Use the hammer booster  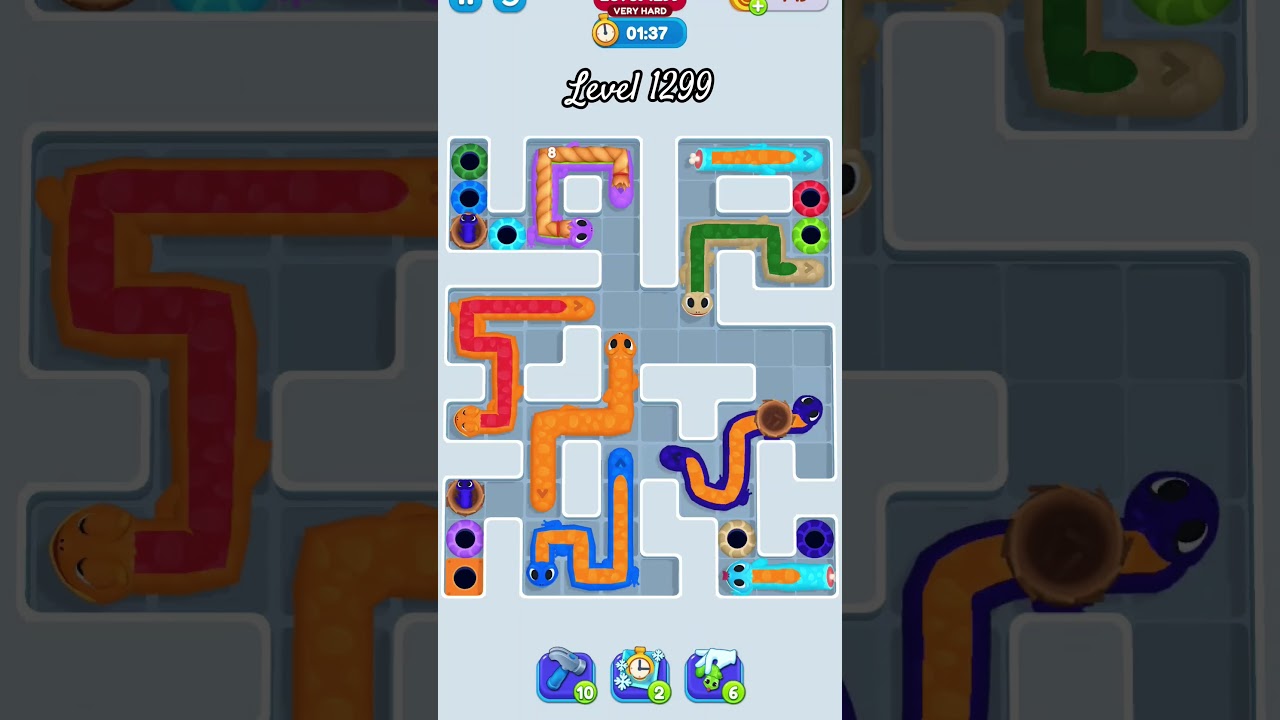(x=566, y=675)
